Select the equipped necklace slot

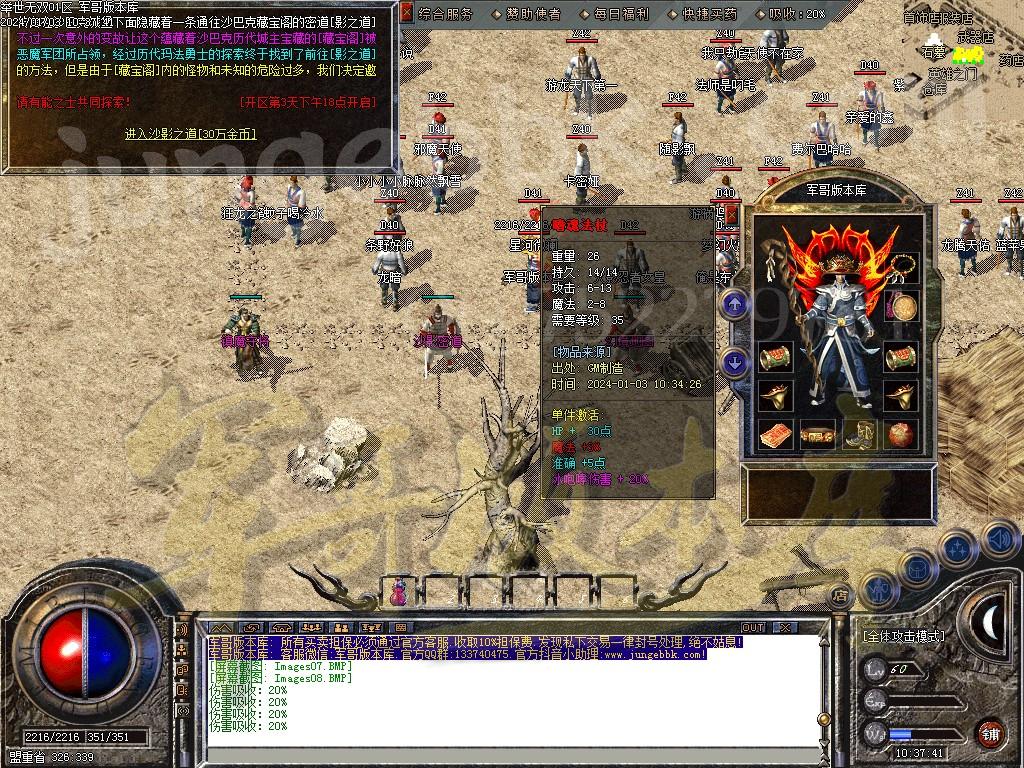tap(904, 267)
